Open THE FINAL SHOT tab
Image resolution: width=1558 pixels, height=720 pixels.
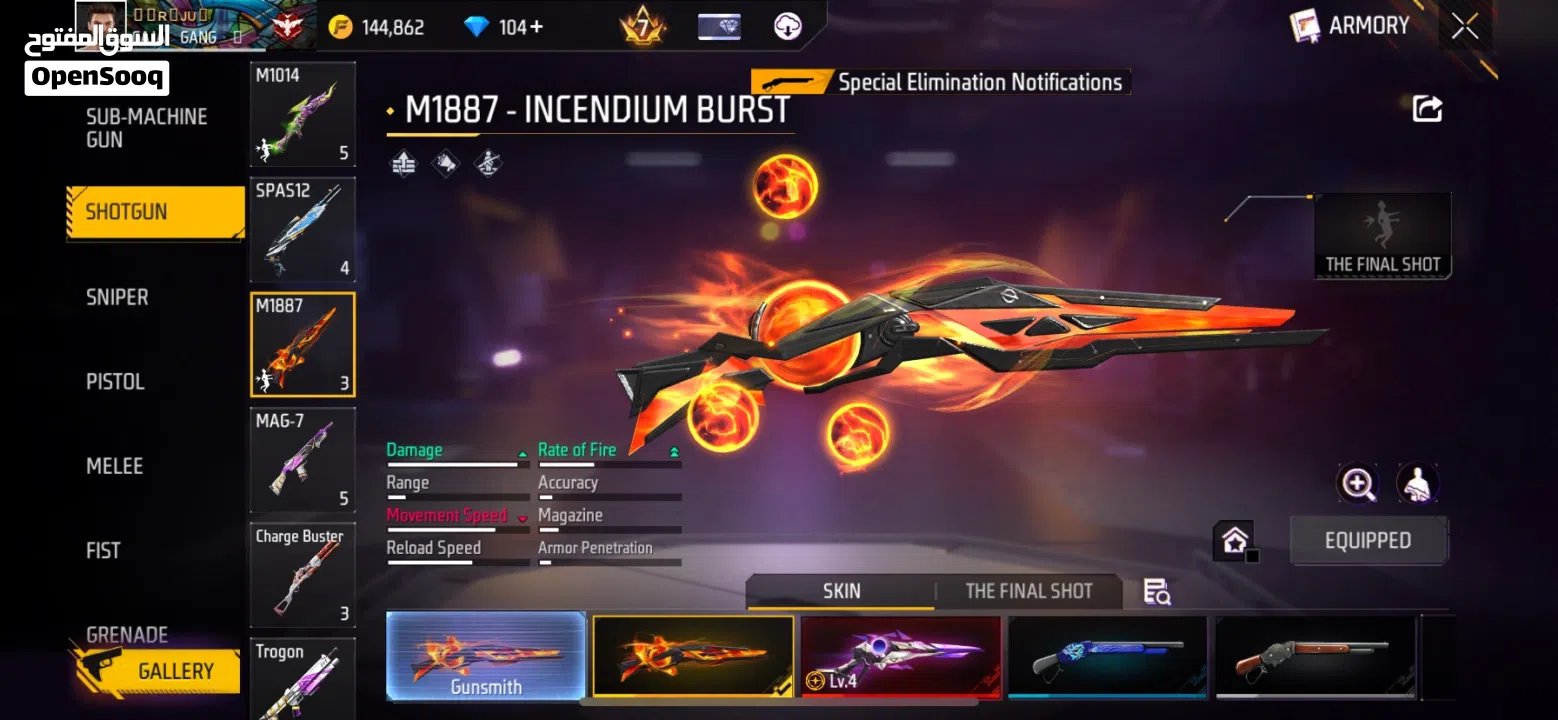pyautogui.click(x=1028, y=591)
